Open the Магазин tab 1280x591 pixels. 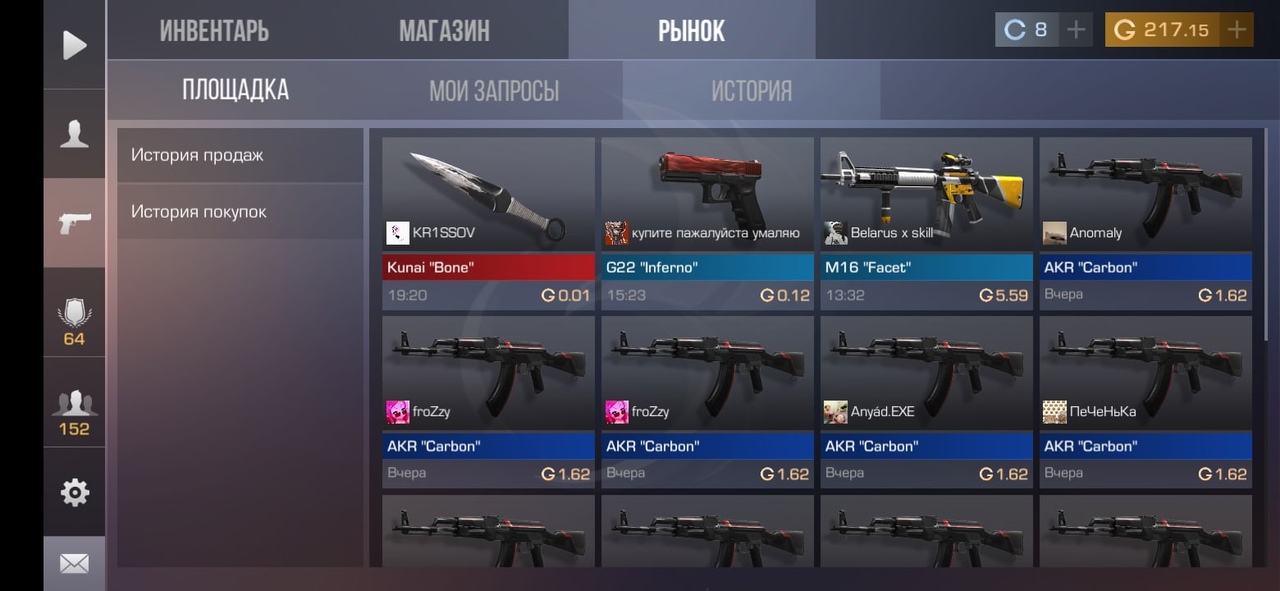pyautogui.click(x=444, y=31)
